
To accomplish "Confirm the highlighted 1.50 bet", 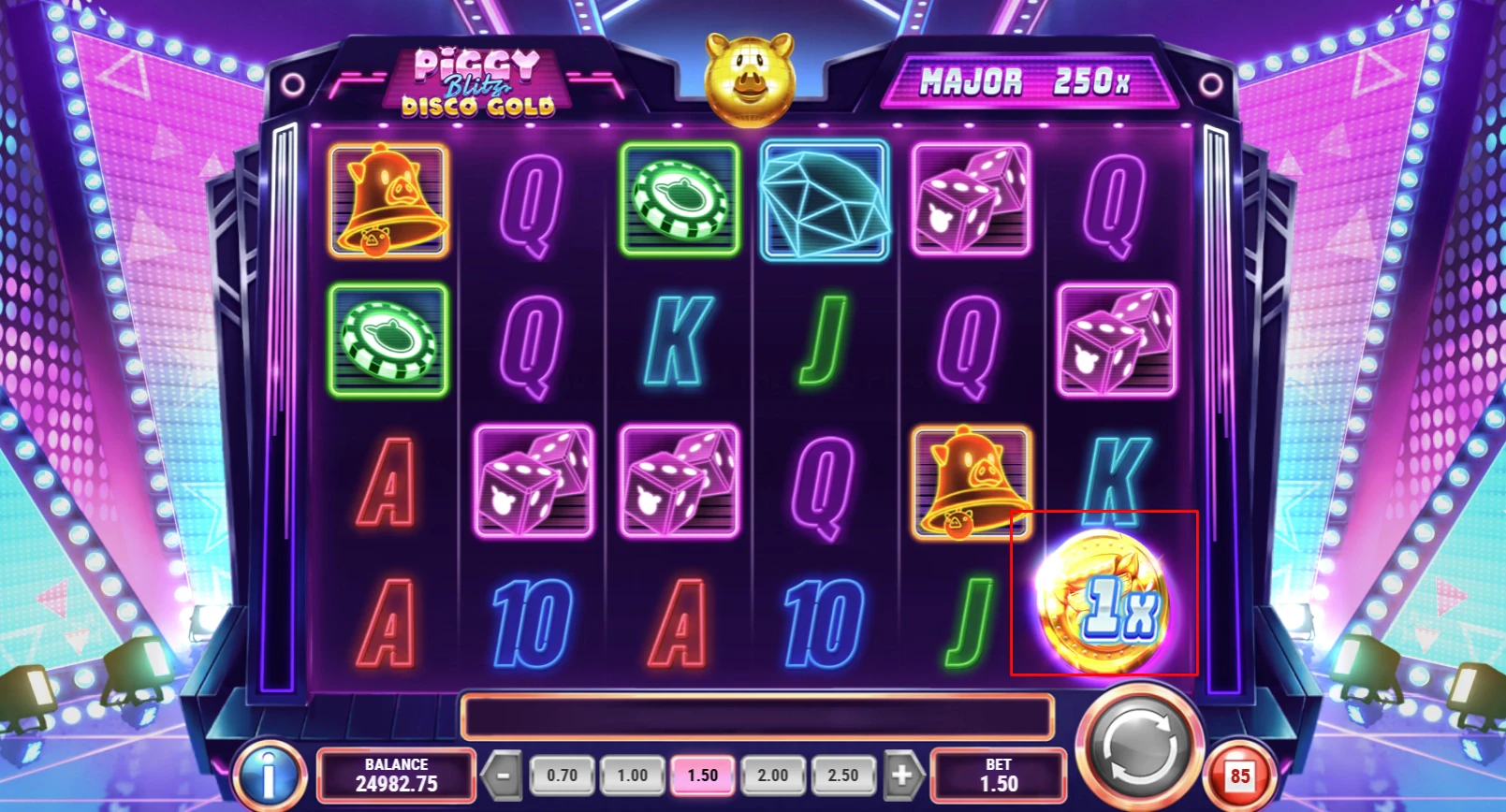I will (703, 775).
